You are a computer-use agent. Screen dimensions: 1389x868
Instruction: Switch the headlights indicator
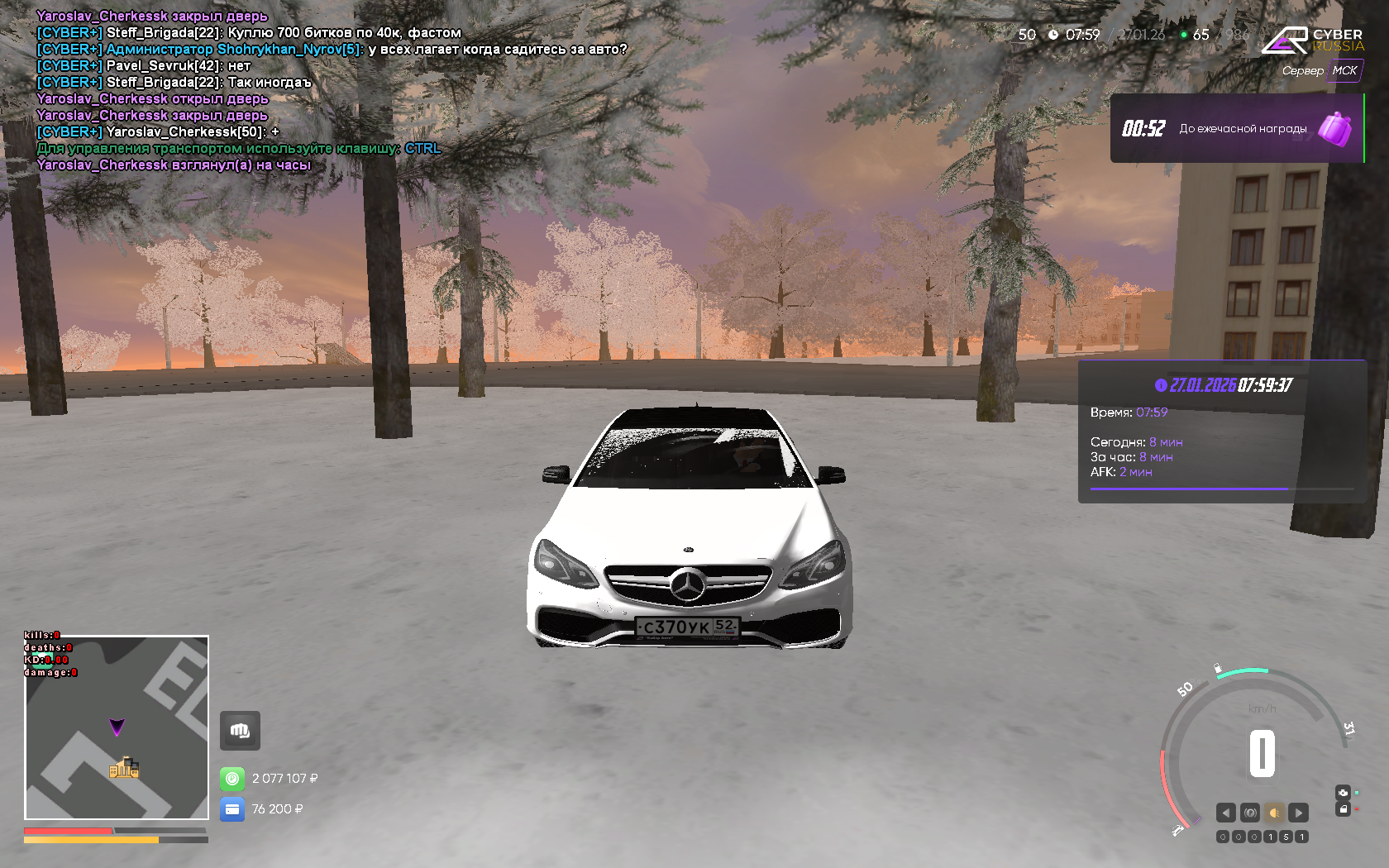pos(1274,813)
